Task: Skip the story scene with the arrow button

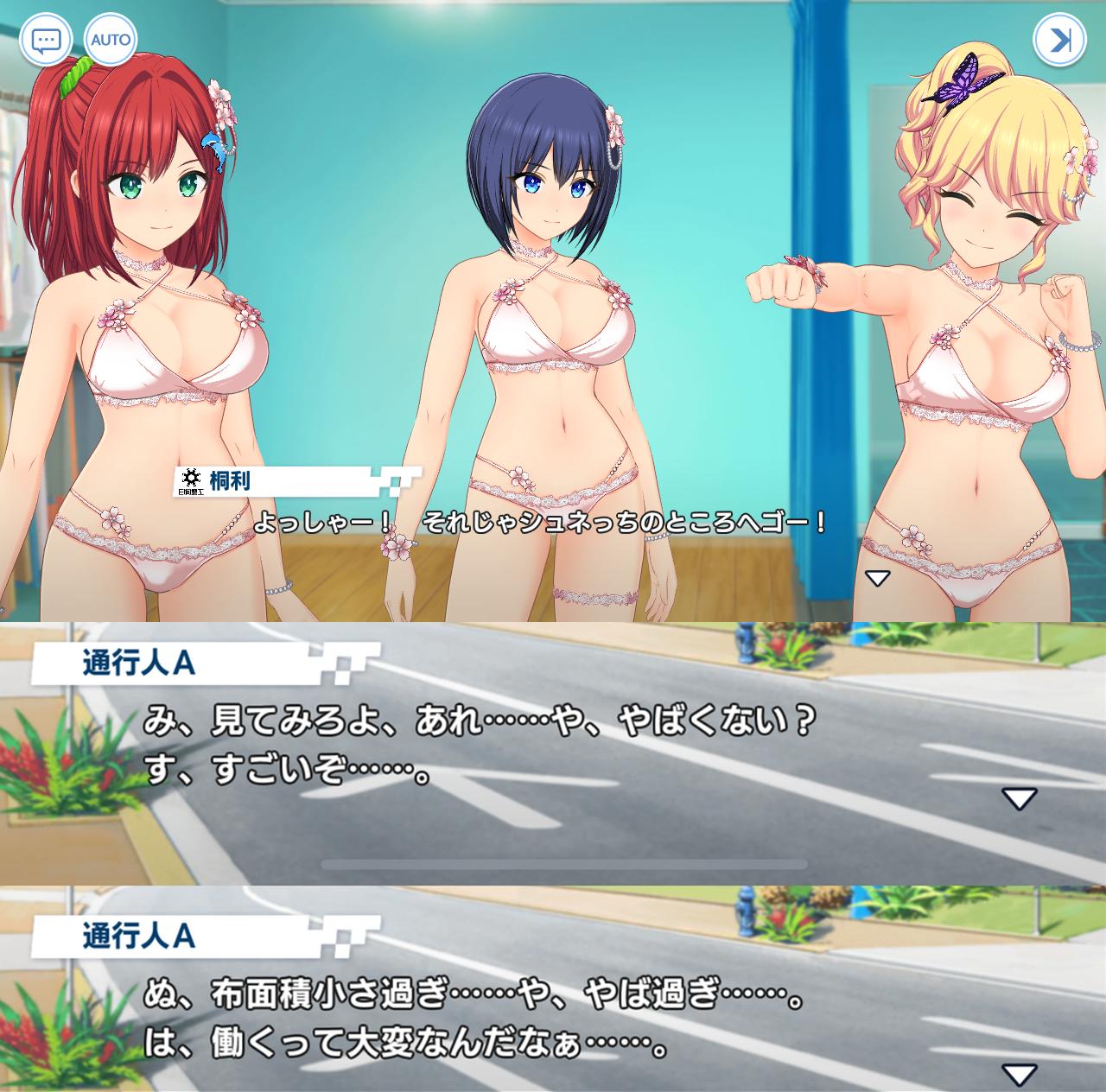Action: point(1059,40)
